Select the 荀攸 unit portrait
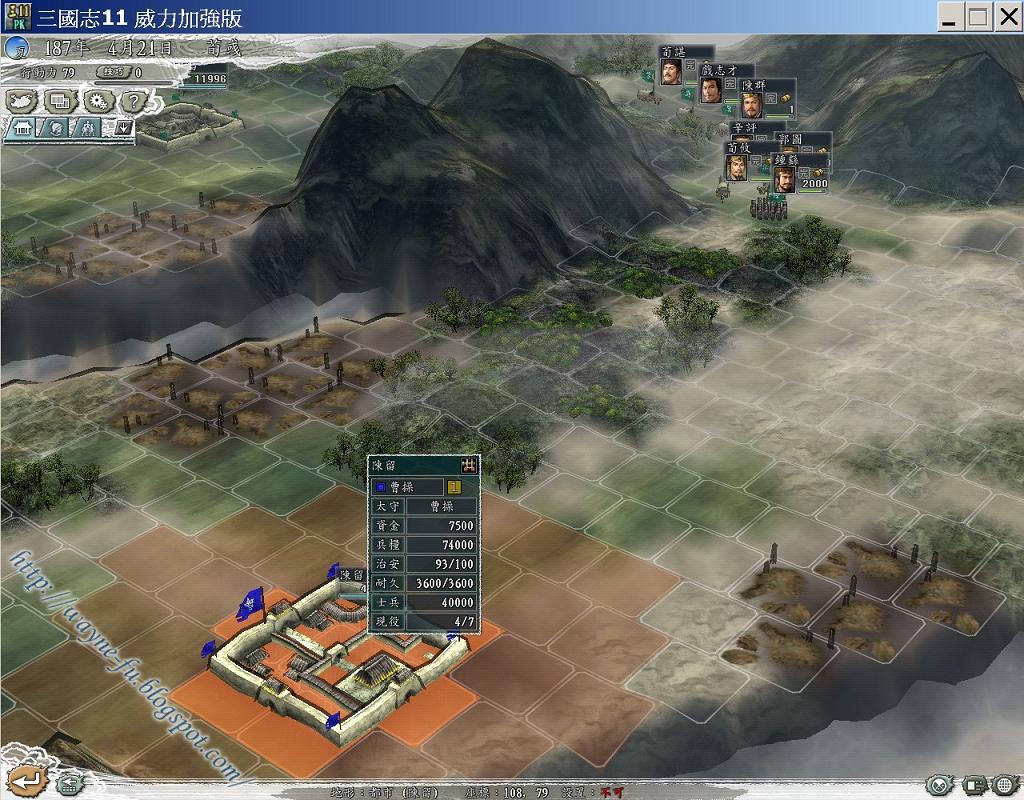This screenshot has width=1024, height=800. 736,167
